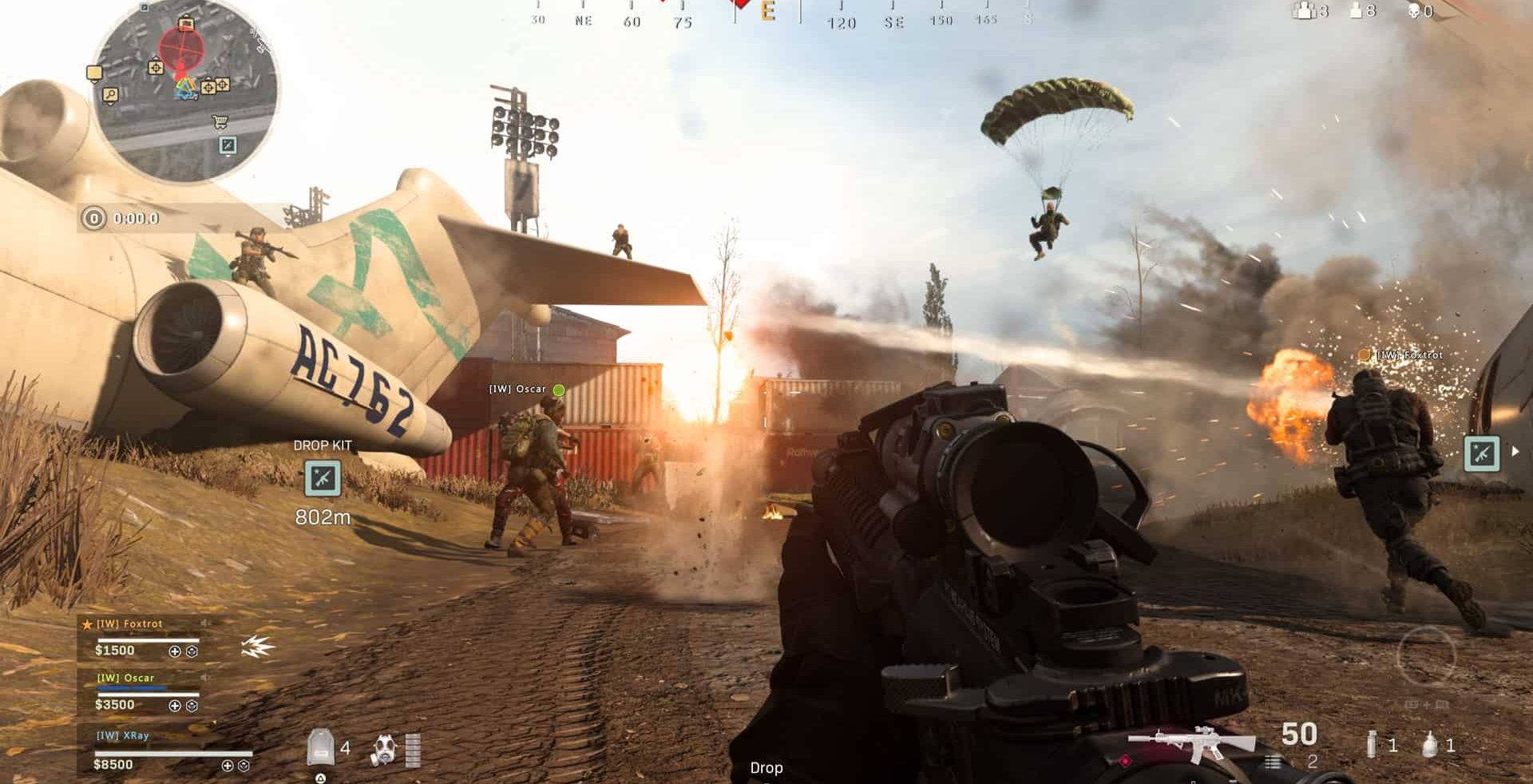Choose the tactical canister grenade icon
The height and width of the screenshot is (784, 1533).
point(1371,745)
